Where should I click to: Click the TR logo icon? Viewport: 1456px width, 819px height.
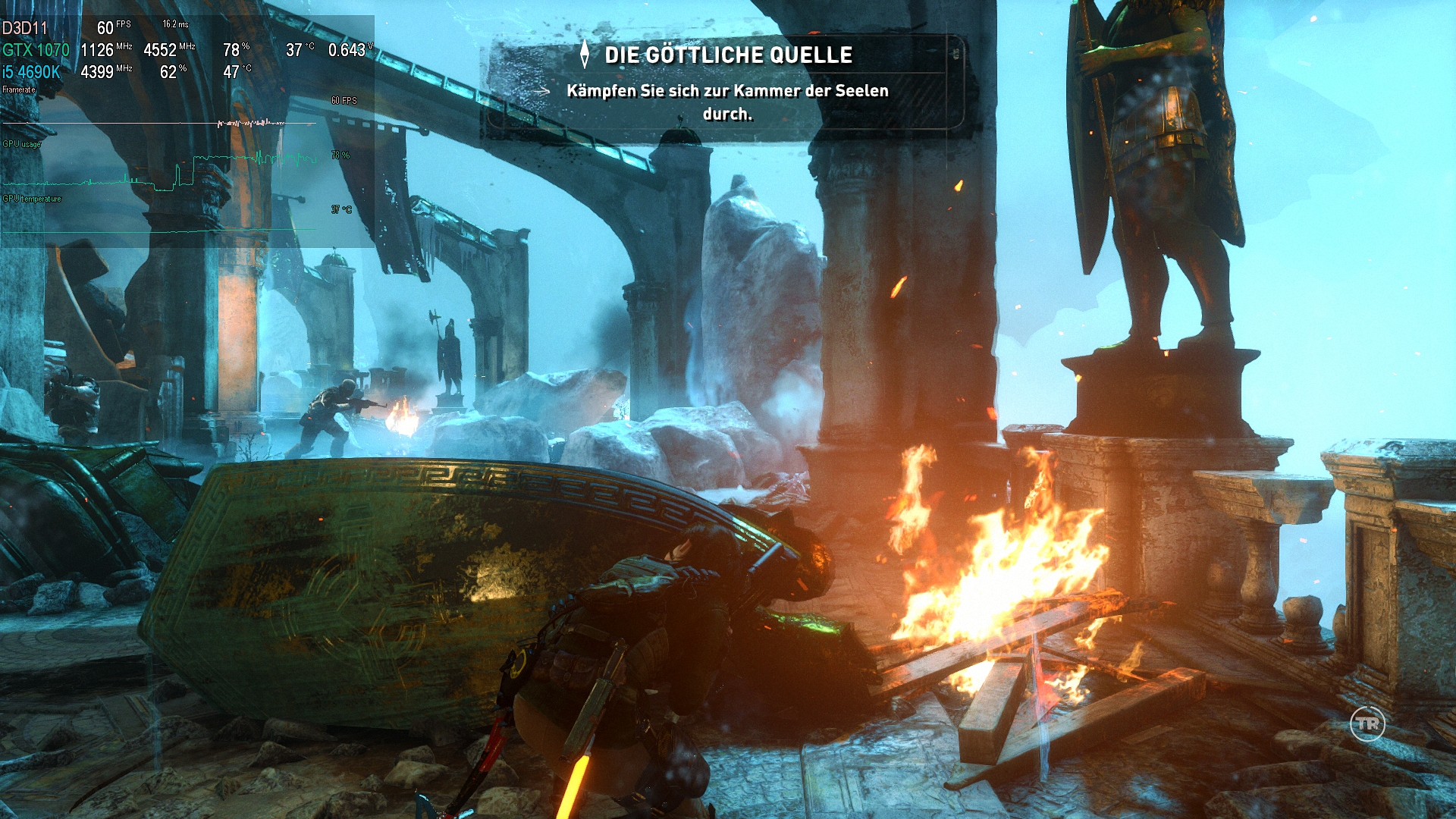(x=1367, y=724)
